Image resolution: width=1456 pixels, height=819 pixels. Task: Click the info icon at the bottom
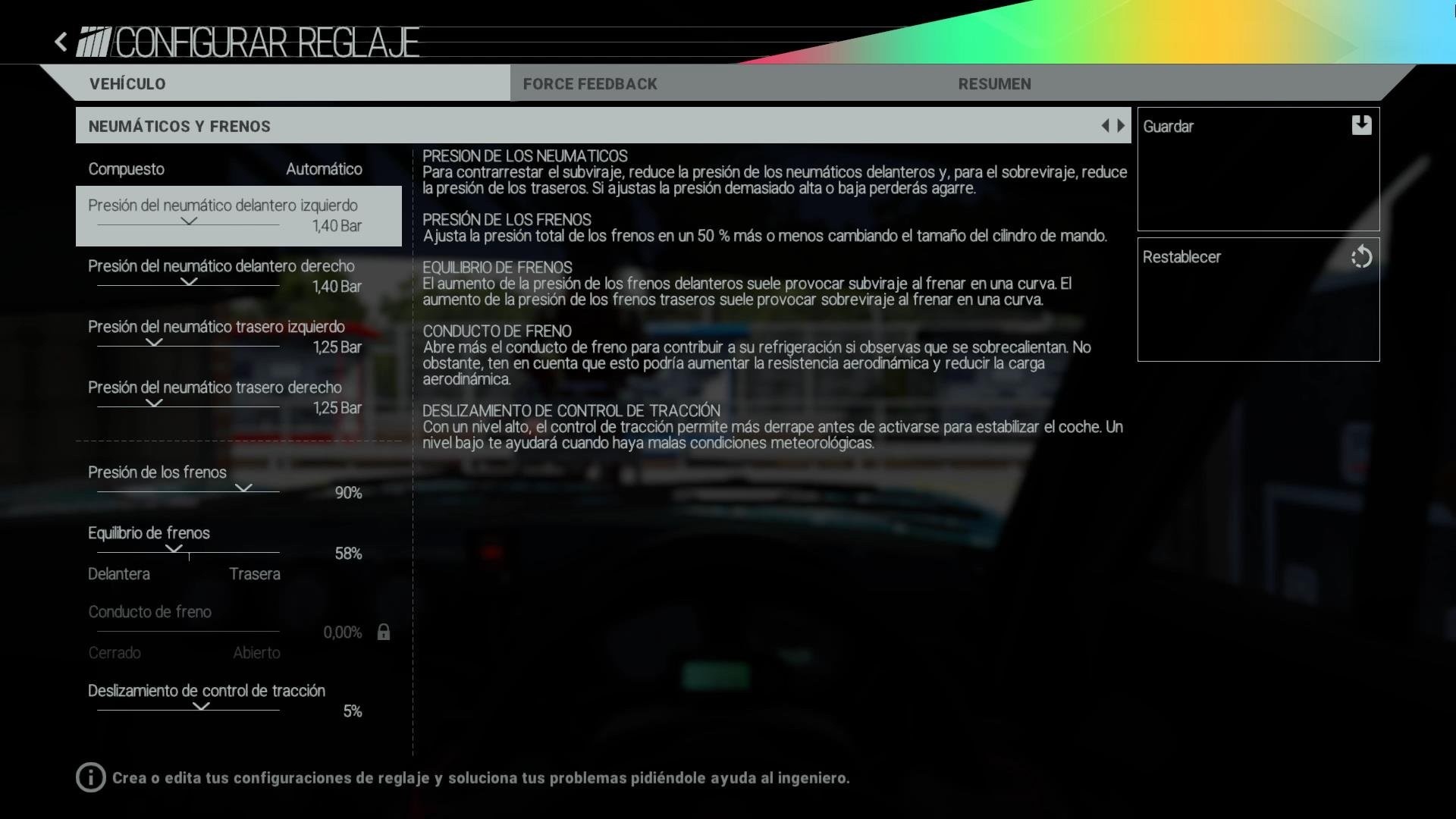coord(90,778)
